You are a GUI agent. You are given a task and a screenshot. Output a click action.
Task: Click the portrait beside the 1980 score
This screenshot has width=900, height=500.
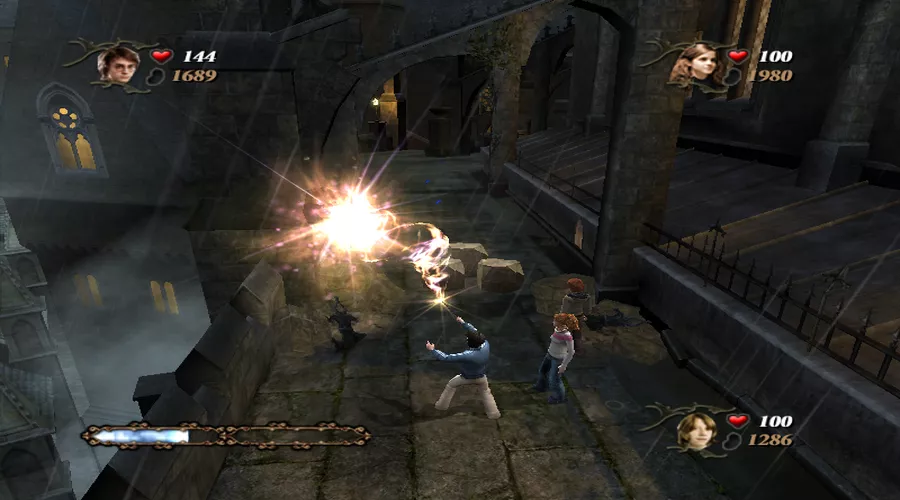click(688, 65)
